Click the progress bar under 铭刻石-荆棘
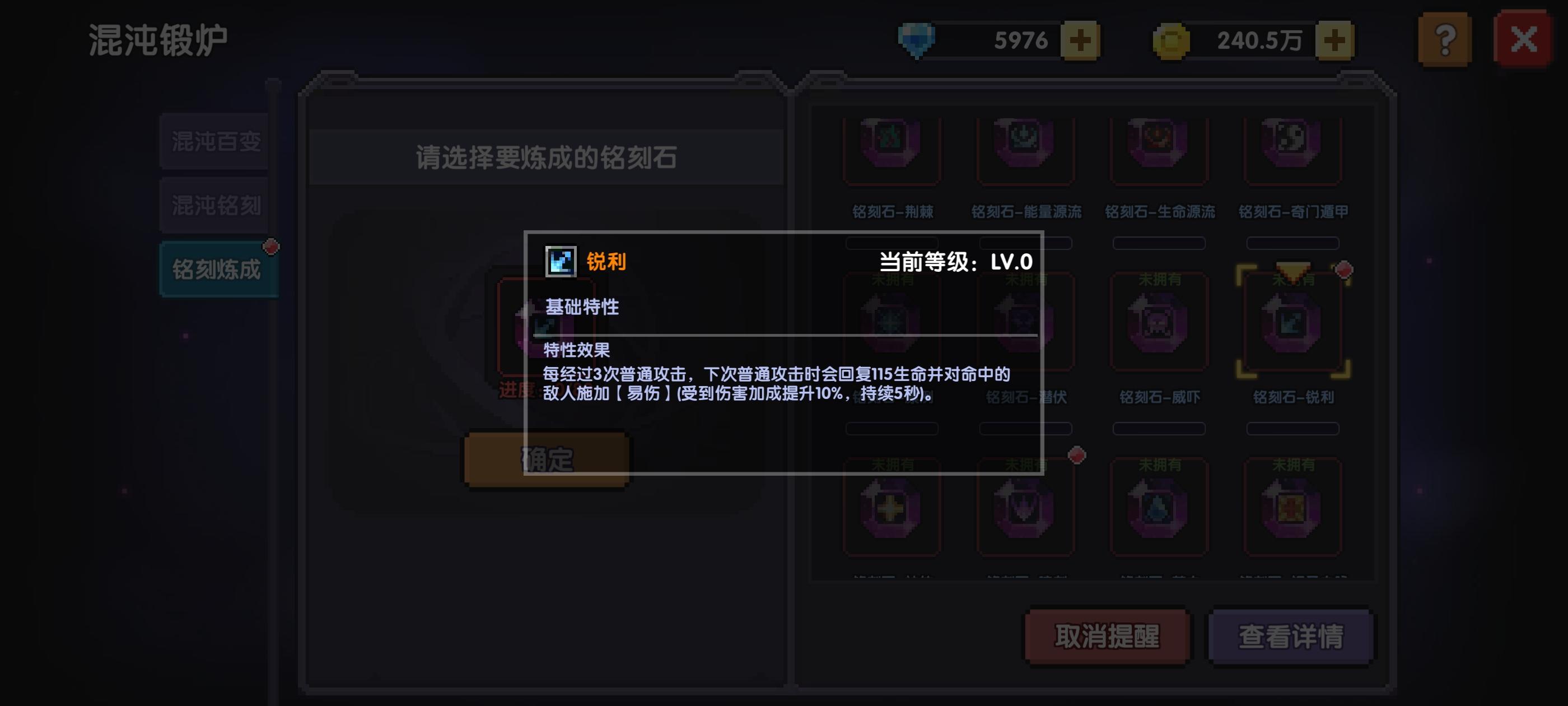The image size is (1568, 706). [x=892, y=244]
